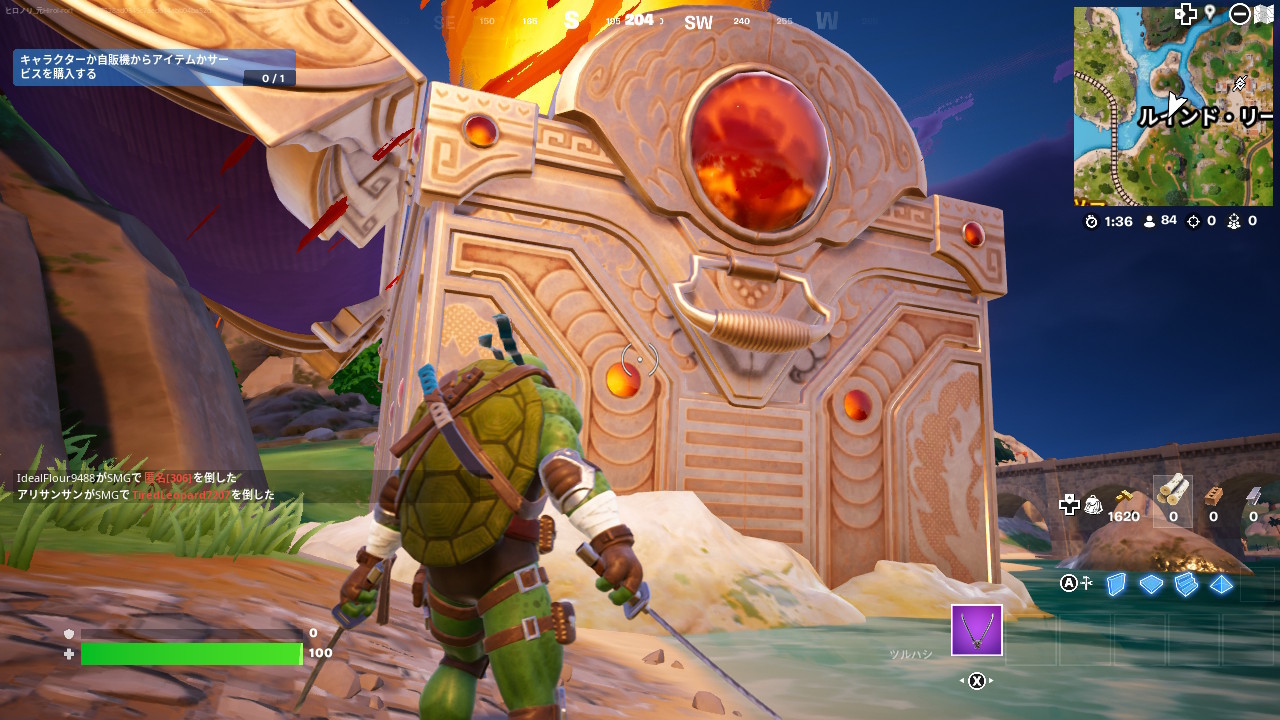
Task: Open the backpack inventory icon
Action: (1093, 506)
